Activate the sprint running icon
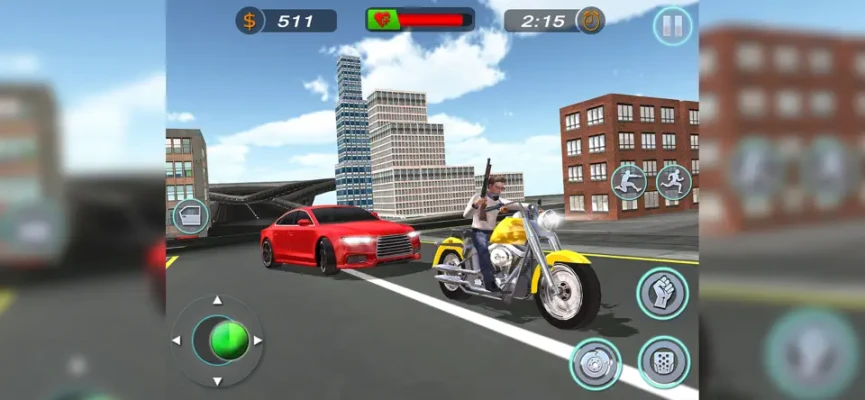The height and width of the screenshot is (400, 865). click(x=673, y=181)
